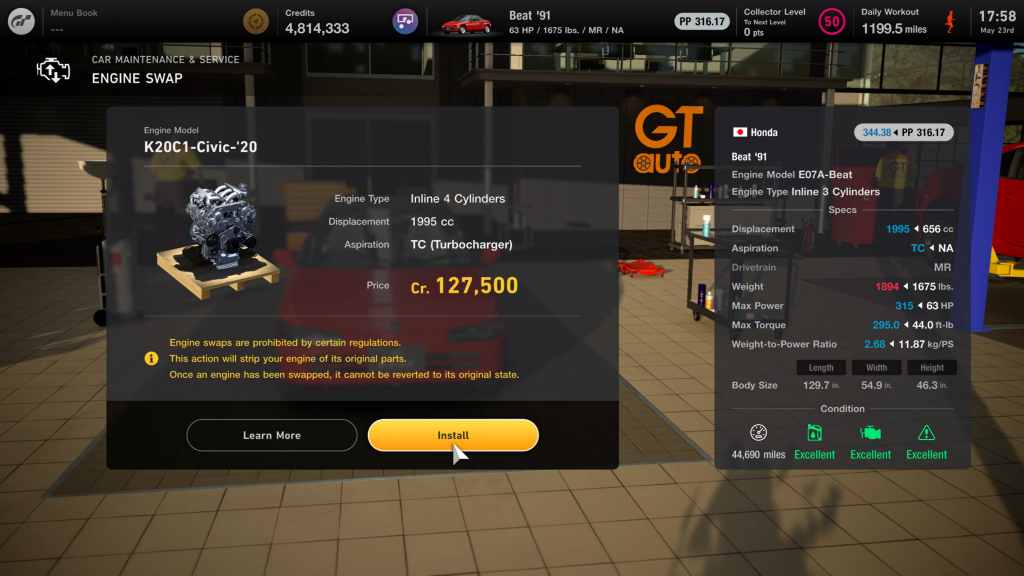Screen dimensions: 1024x576
Task: Install the K20C1-Civic-'20 engine
Action: coord(453,435)
